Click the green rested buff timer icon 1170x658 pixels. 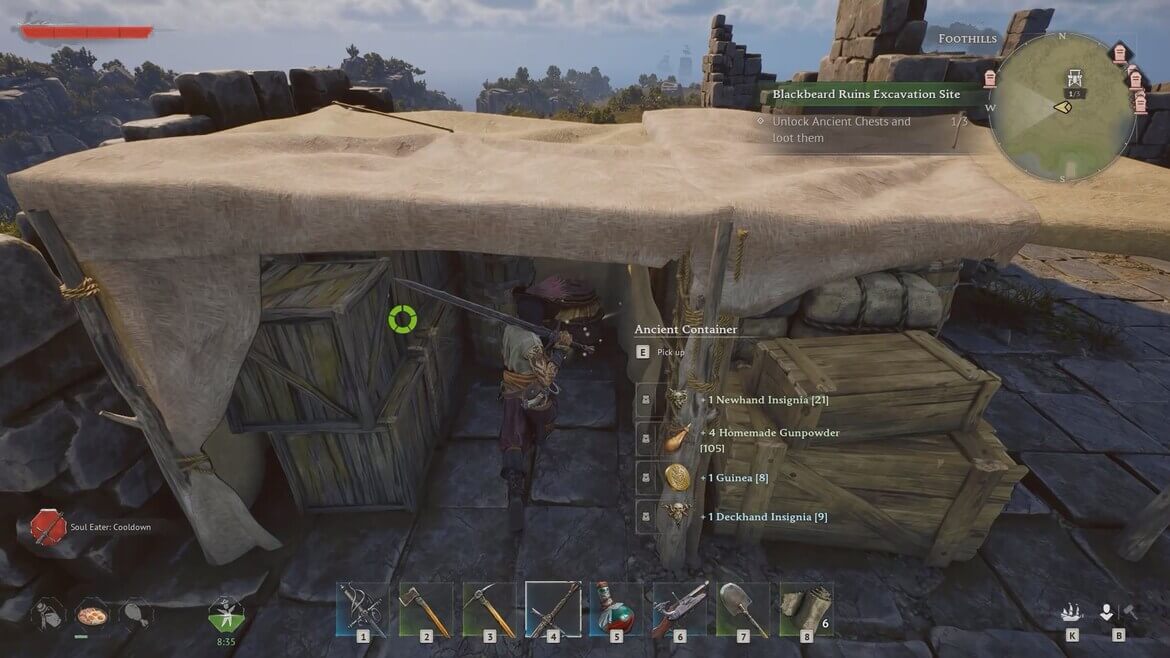click(224, 612)
